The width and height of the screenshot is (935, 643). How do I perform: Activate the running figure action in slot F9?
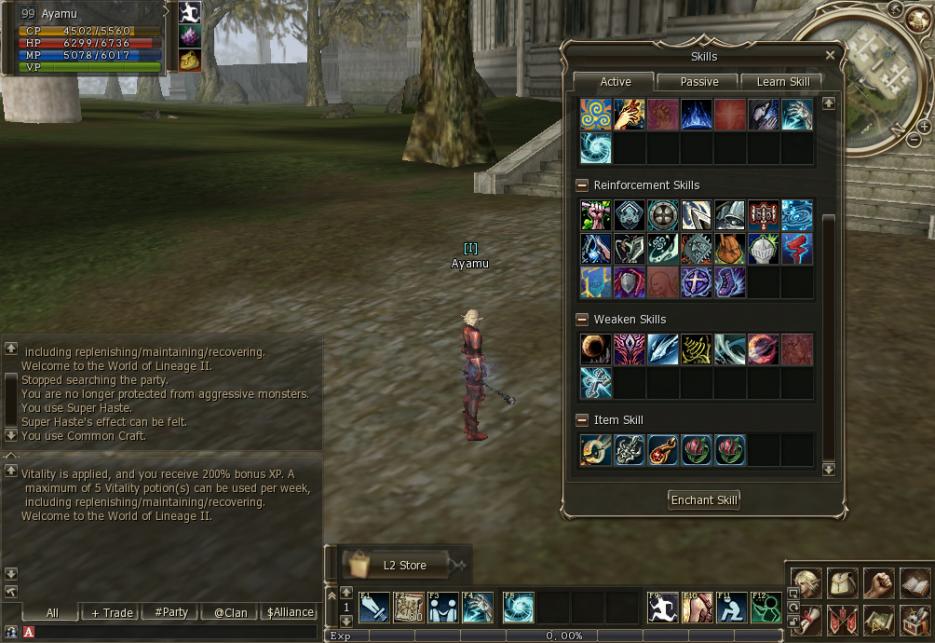[x=662, y=607]
